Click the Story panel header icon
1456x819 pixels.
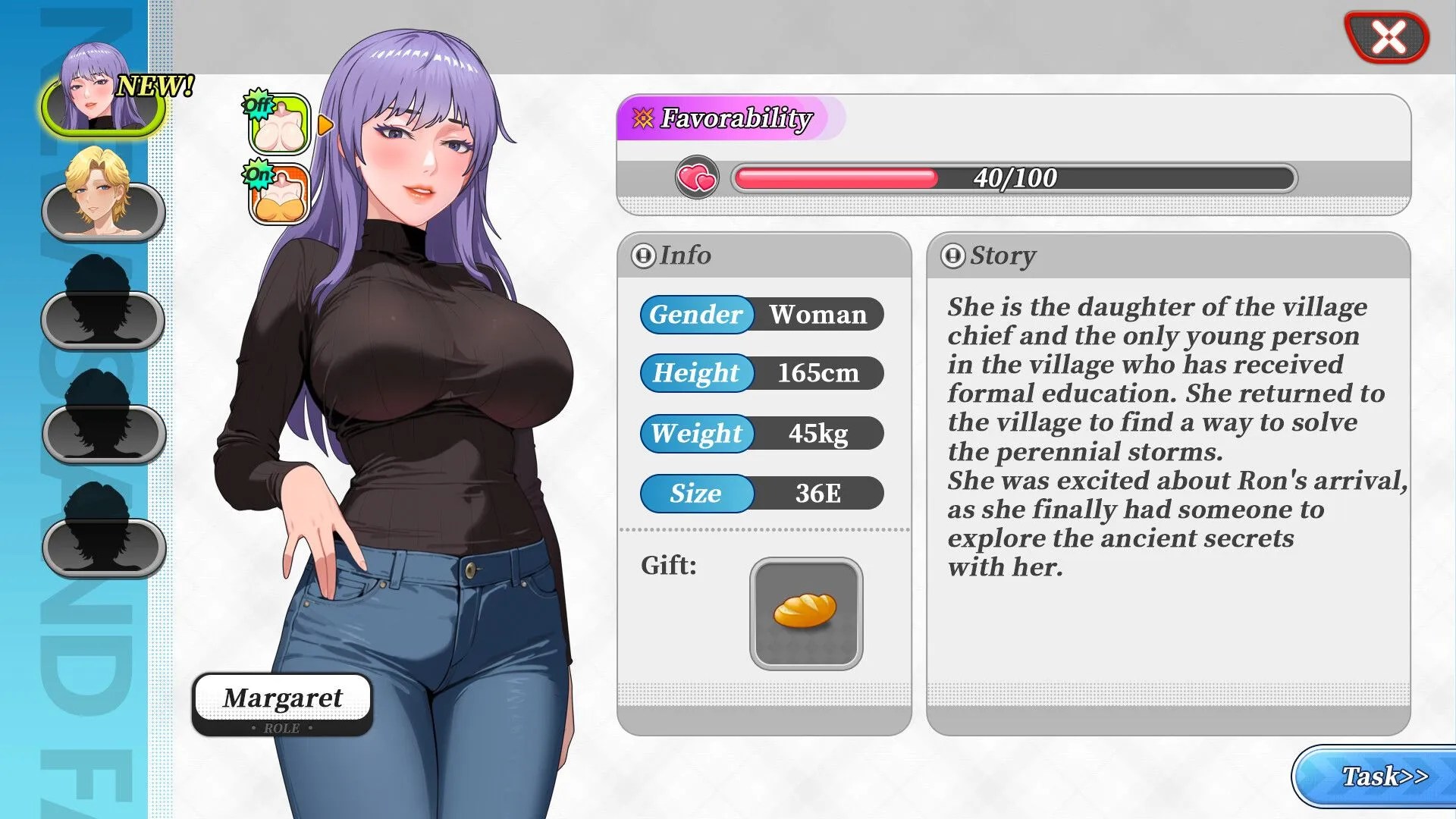(954, 256)
